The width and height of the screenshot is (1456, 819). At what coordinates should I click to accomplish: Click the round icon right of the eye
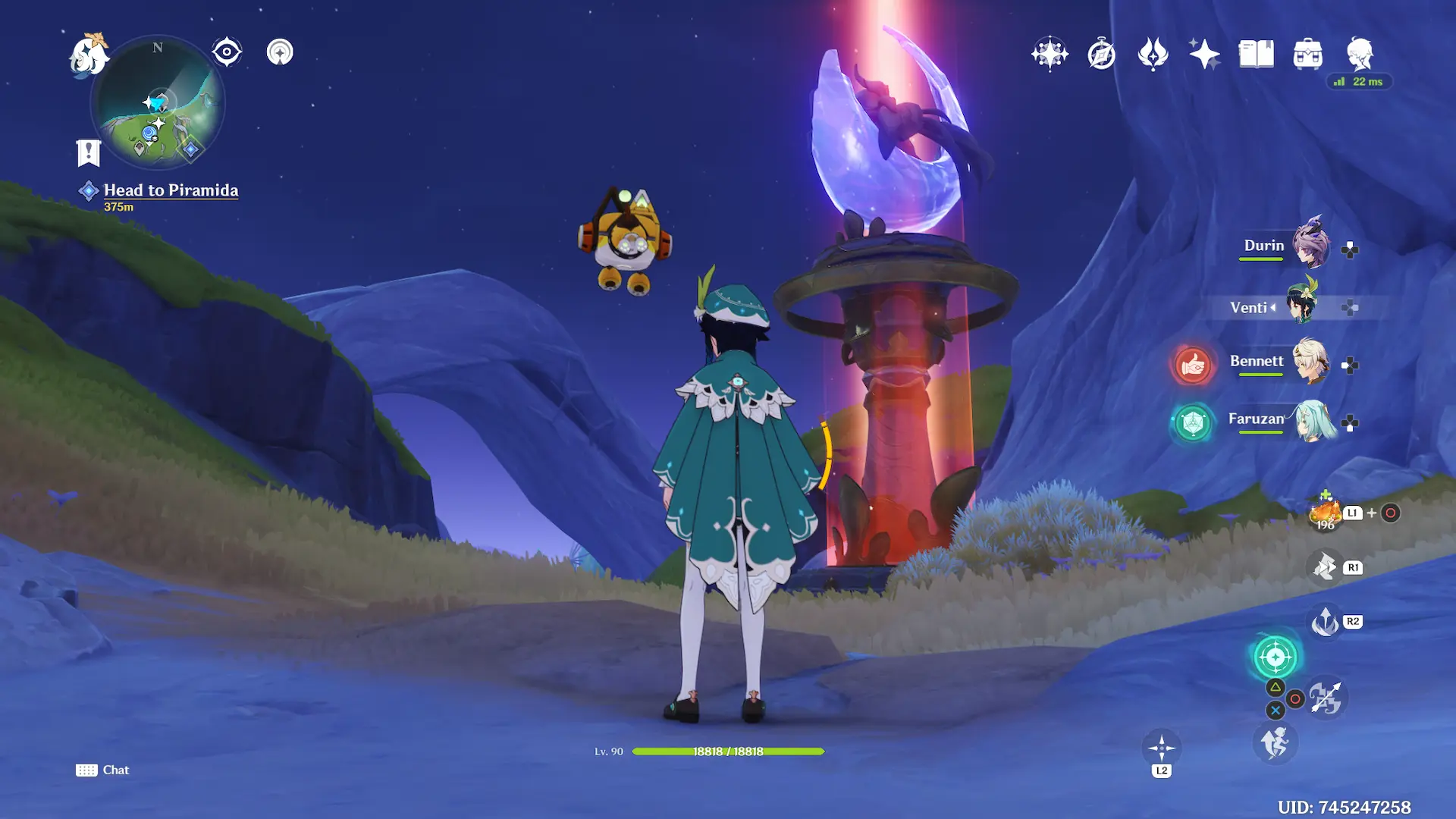[x=280, y=52]
